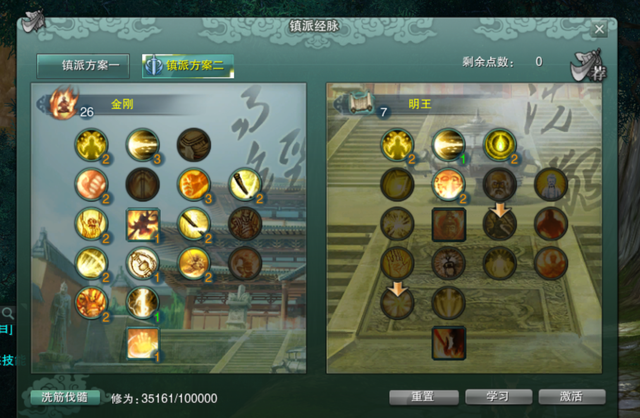This screenshot has height=418, width=640.
Task: Activate the talents with the 激活 button
Action: (x=571, y=396)
